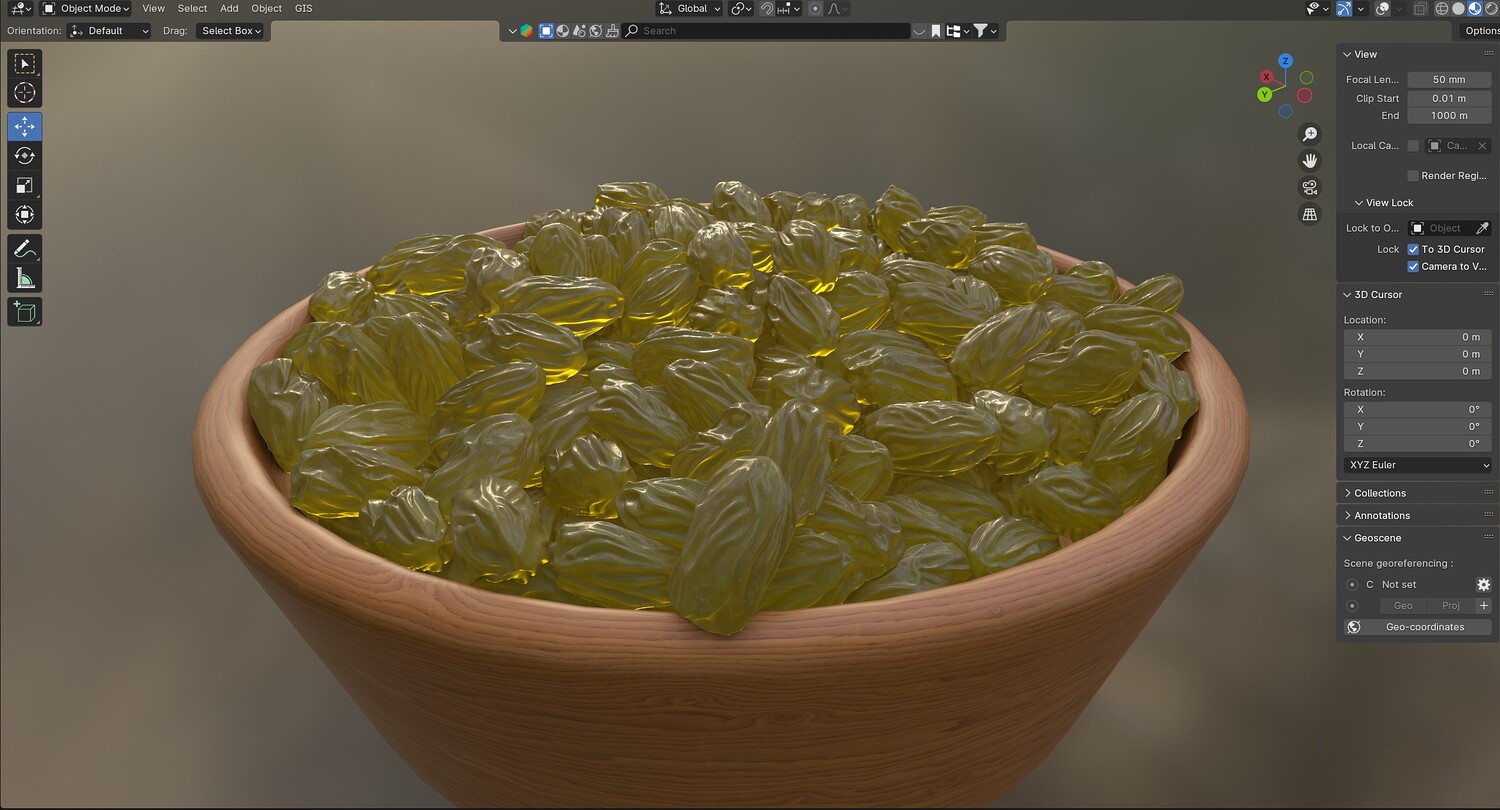
Task: Activate the Move tool
Action: (25, 126)
